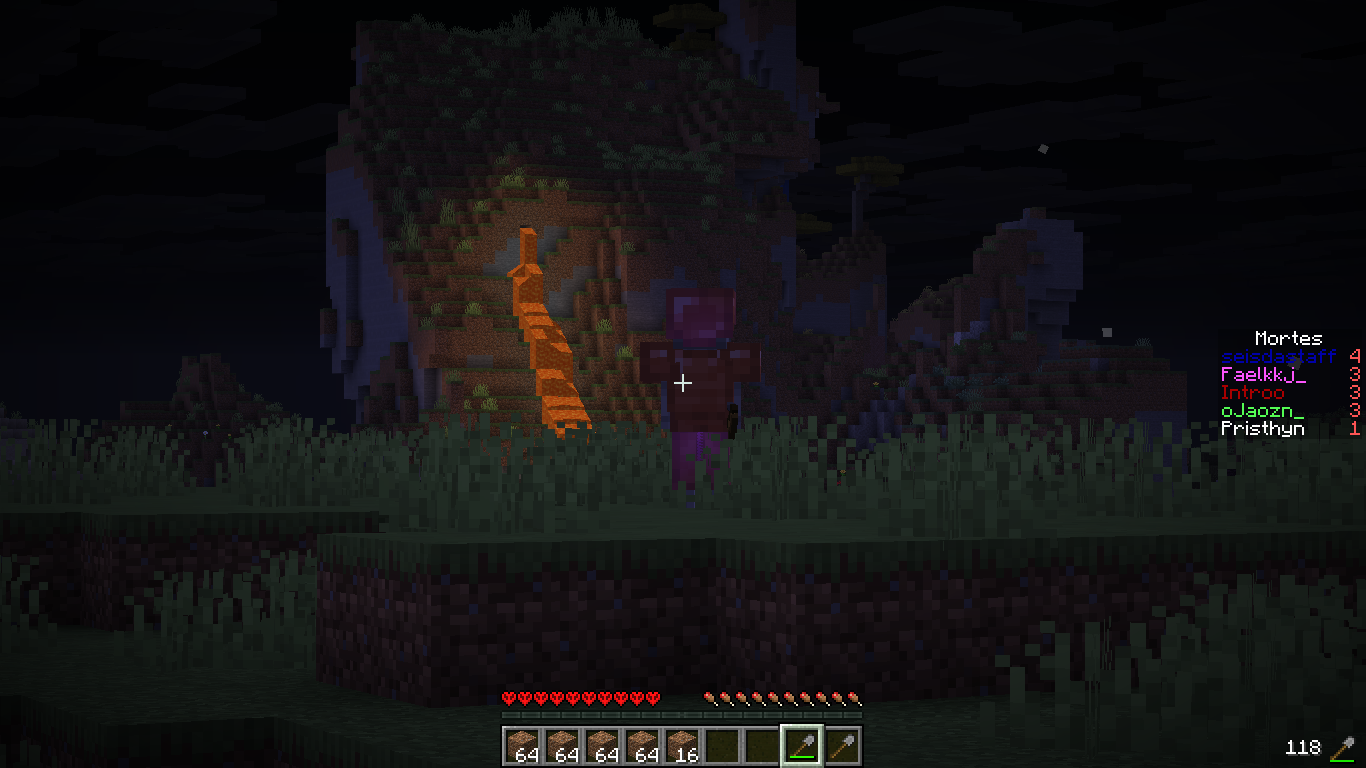Click seisdastaff in the Mortes list
1366x768 pixels.
point(1278,357)
